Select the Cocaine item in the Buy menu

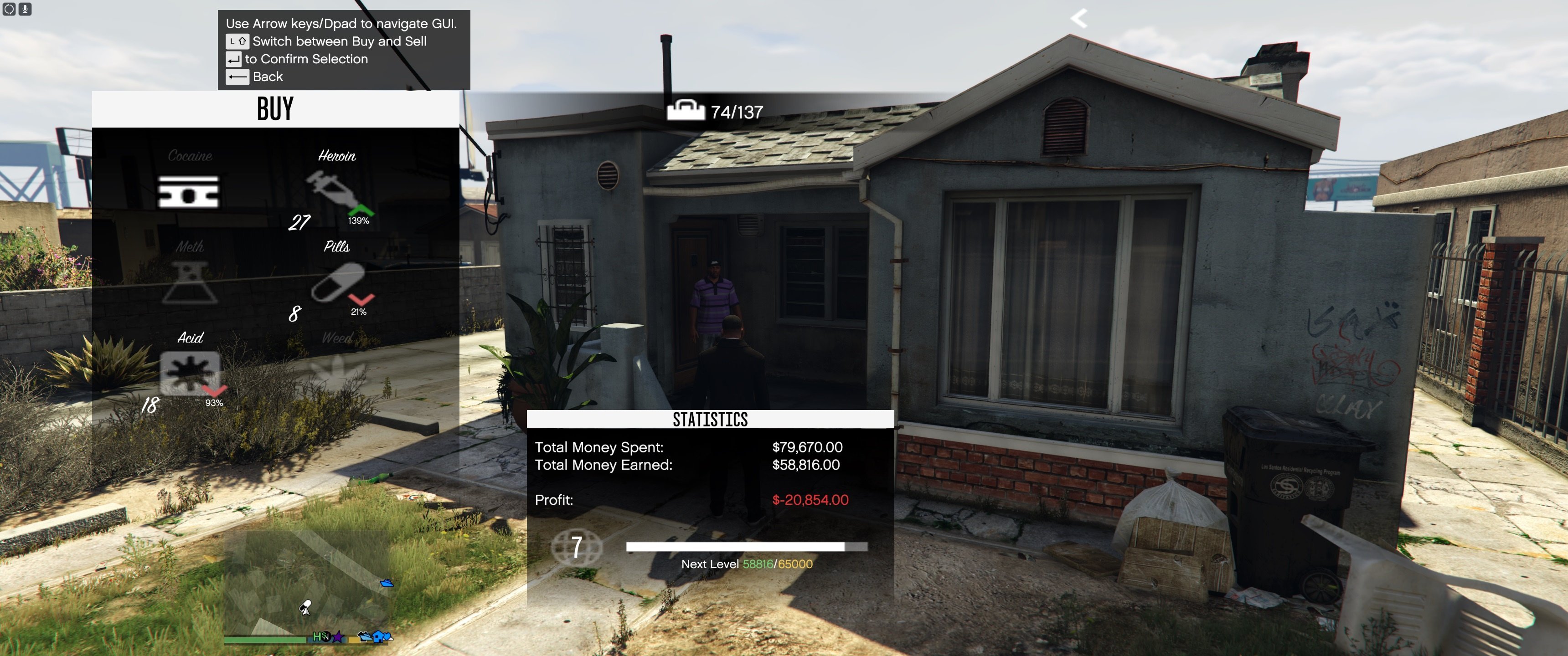tap(188, 191)
